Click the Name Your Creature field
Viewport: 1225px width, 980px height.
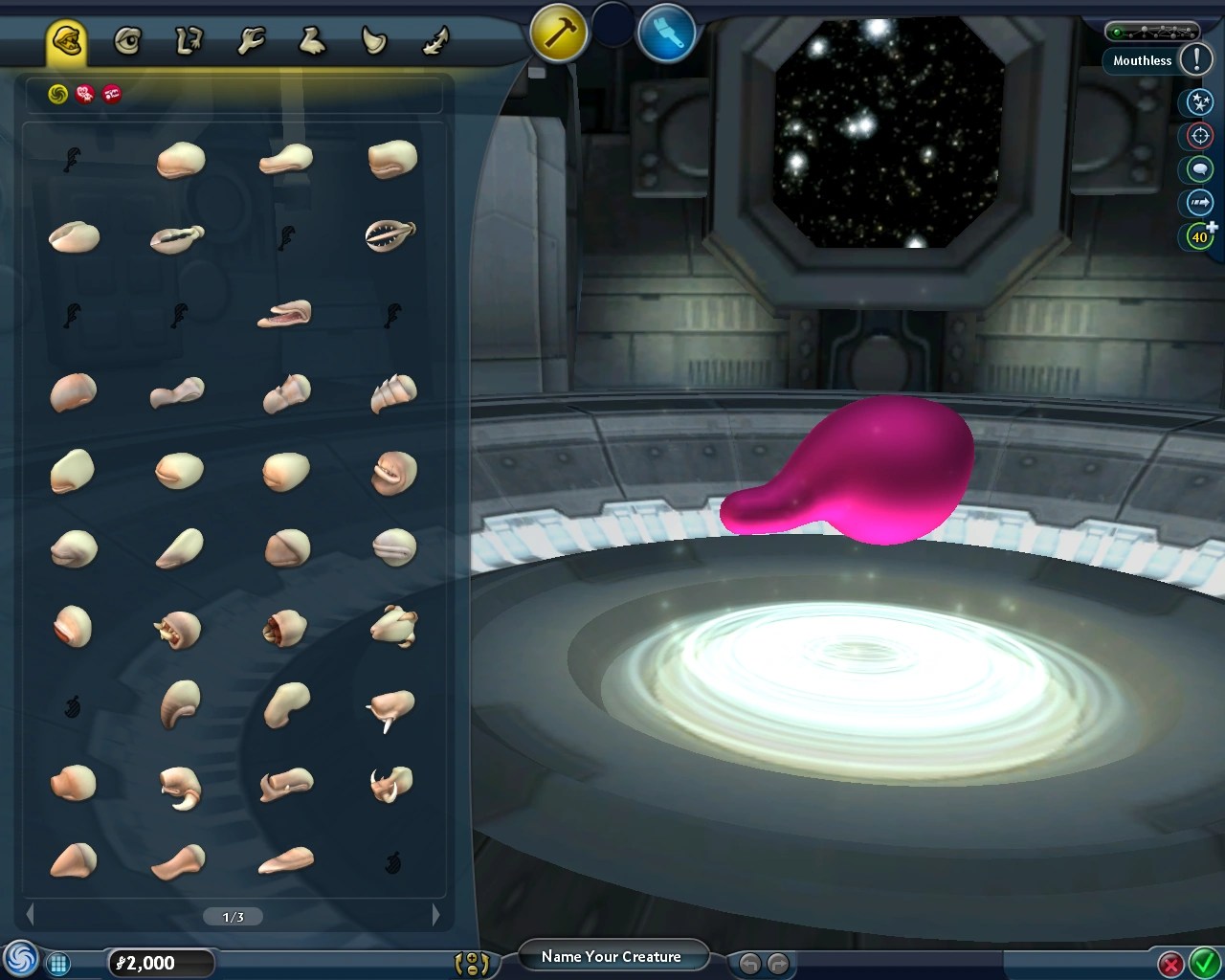tap(613, 956)
